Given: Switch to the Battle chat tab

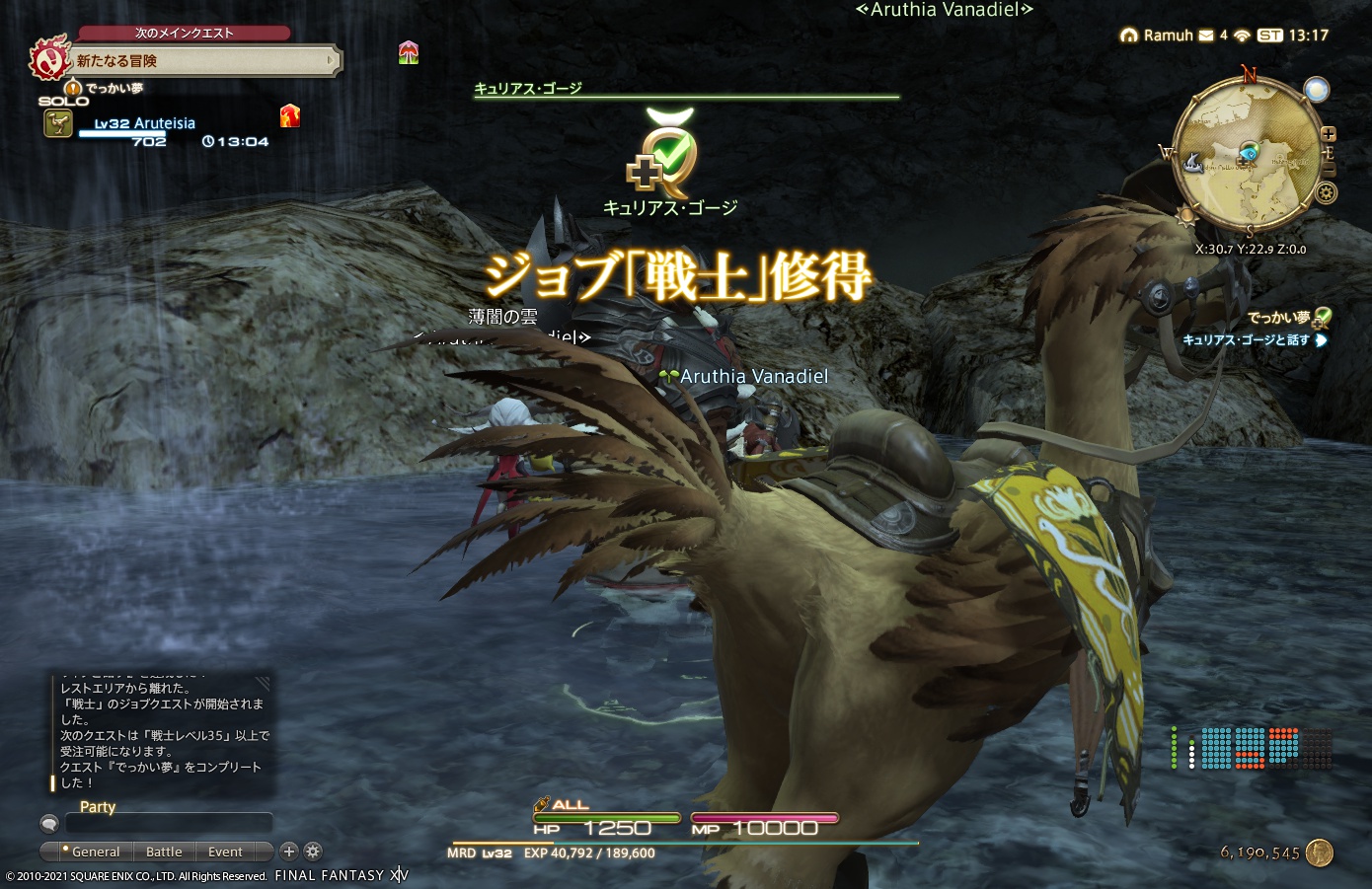Looking at the screenshot, I should [x=164, y=852].
